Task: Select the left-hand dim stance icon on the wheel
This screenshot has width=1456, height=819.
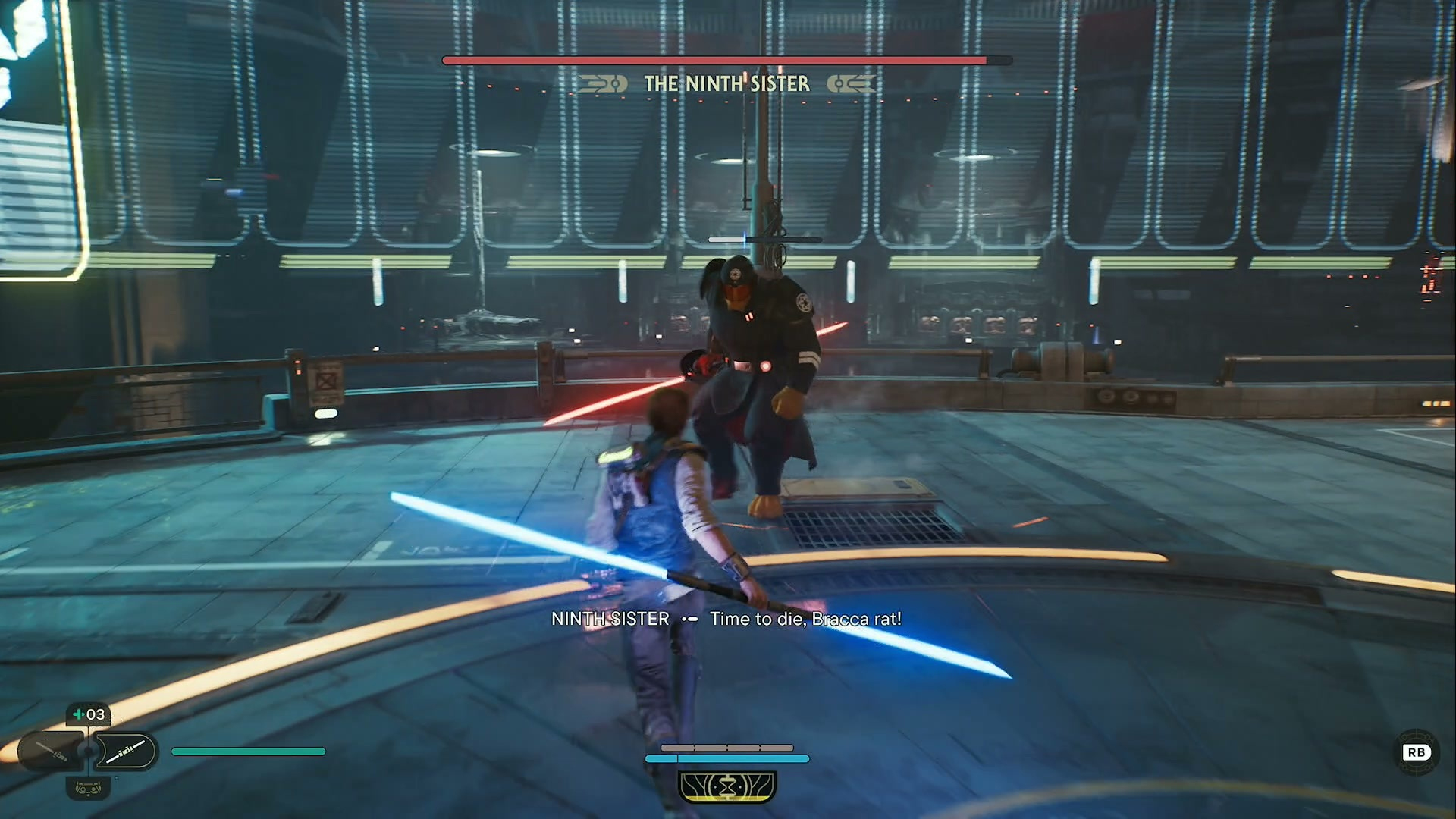Action: click(x=50, y=751)
